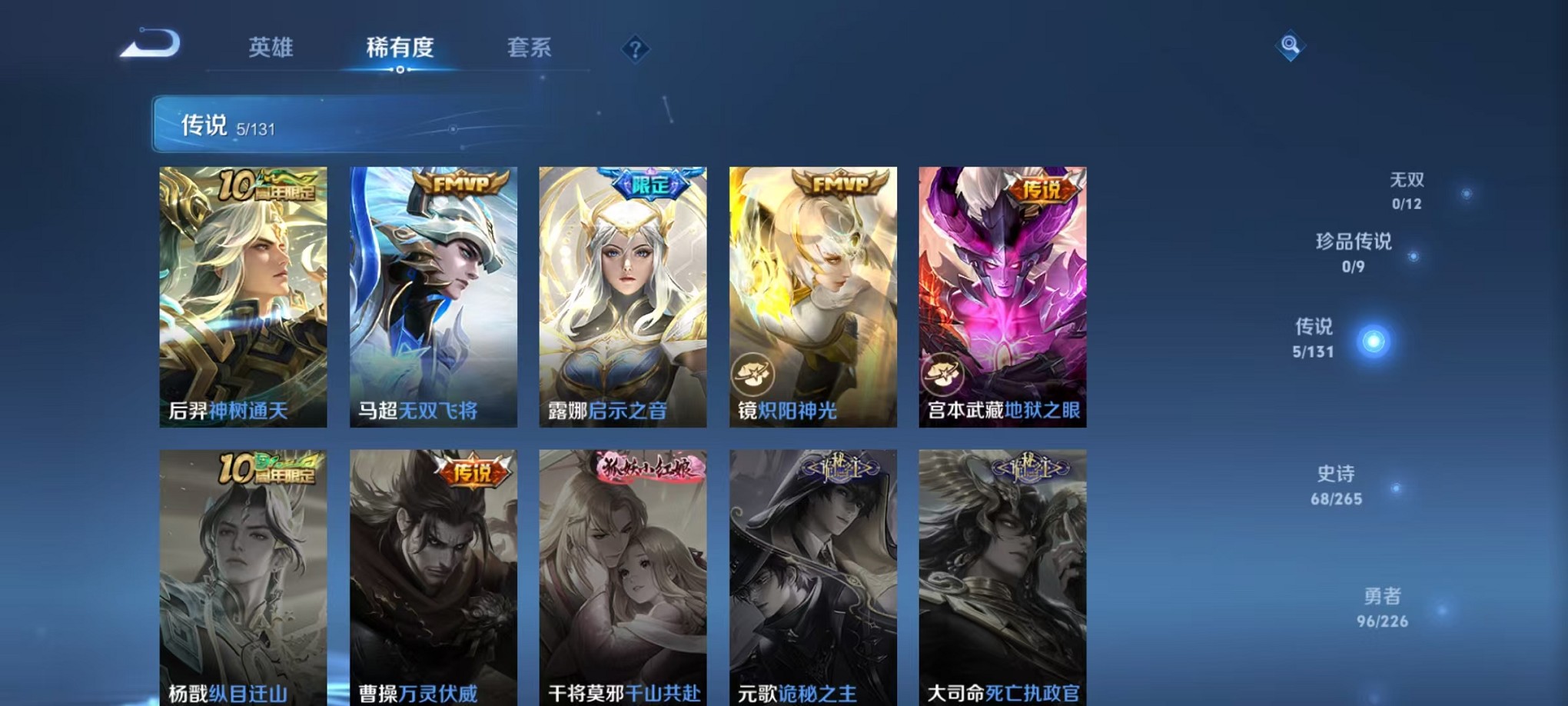Image resolution: width=1568 pixels, height=706 pixels.
Task: Open the help question mark icon
Action: [x=635, y=48]
